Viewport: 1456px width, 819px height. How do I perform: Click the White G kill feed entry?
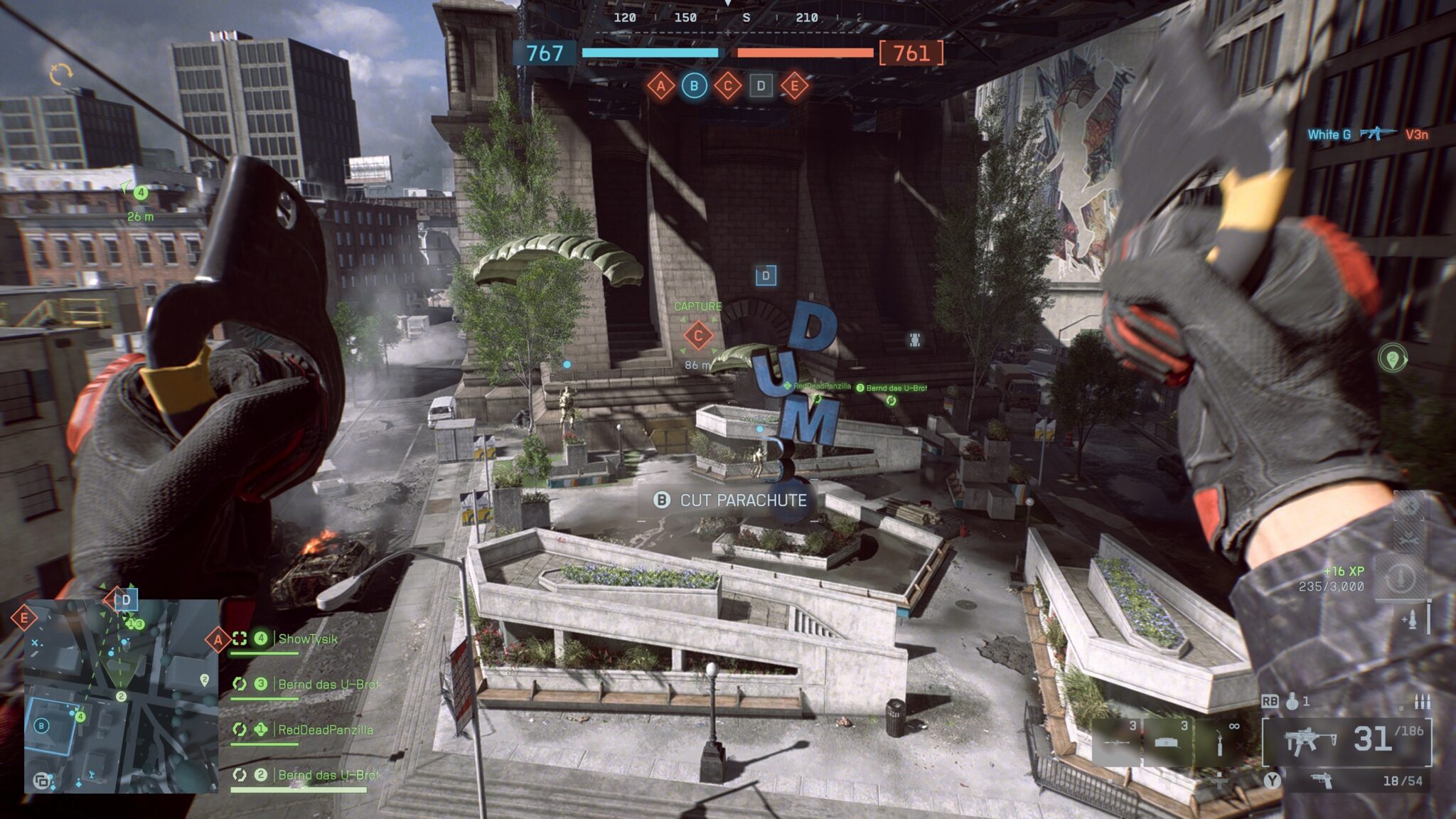[x=1328, y=134]
